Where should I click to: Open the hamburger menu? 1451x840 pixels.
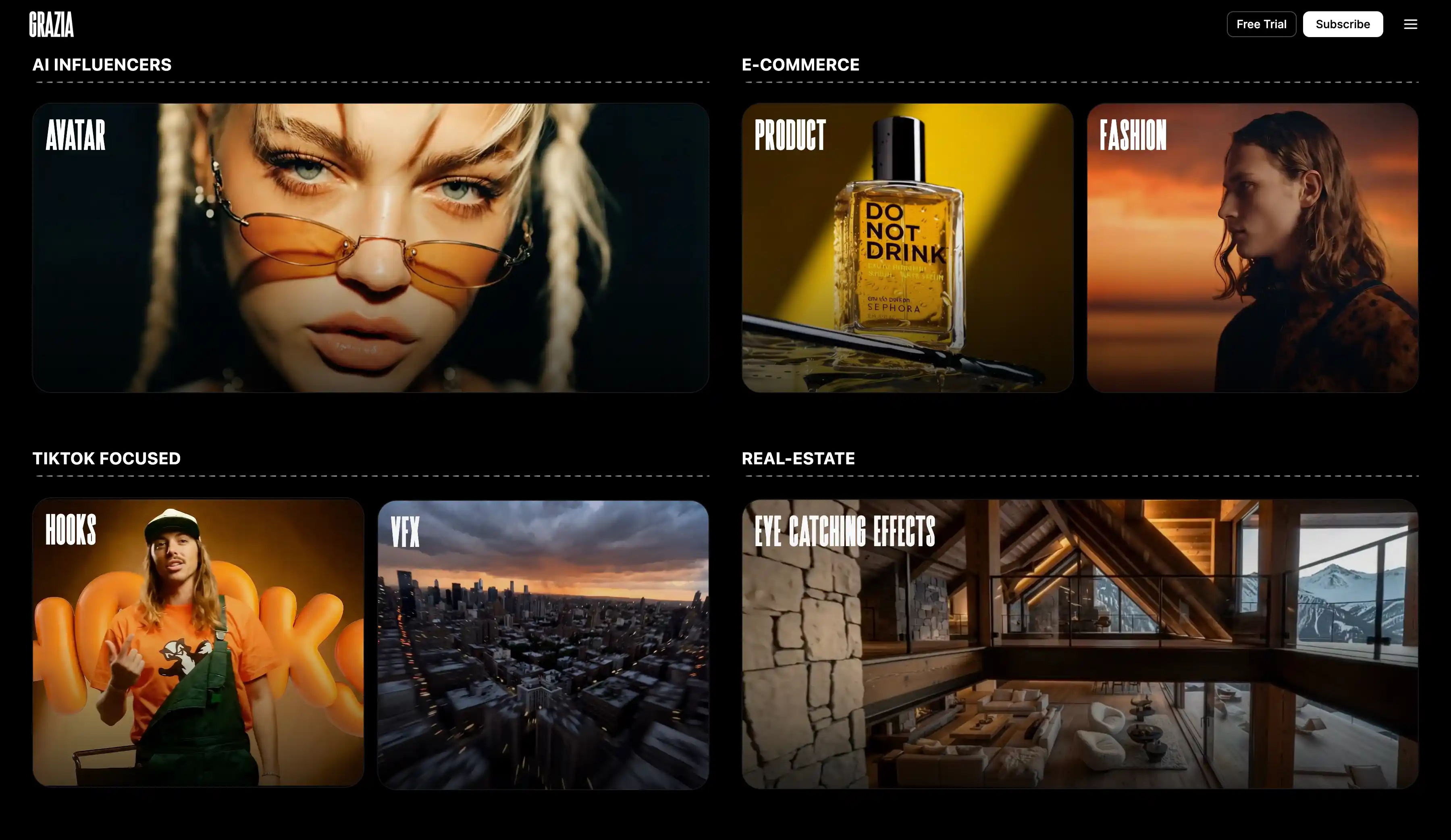coord(1410,24)
